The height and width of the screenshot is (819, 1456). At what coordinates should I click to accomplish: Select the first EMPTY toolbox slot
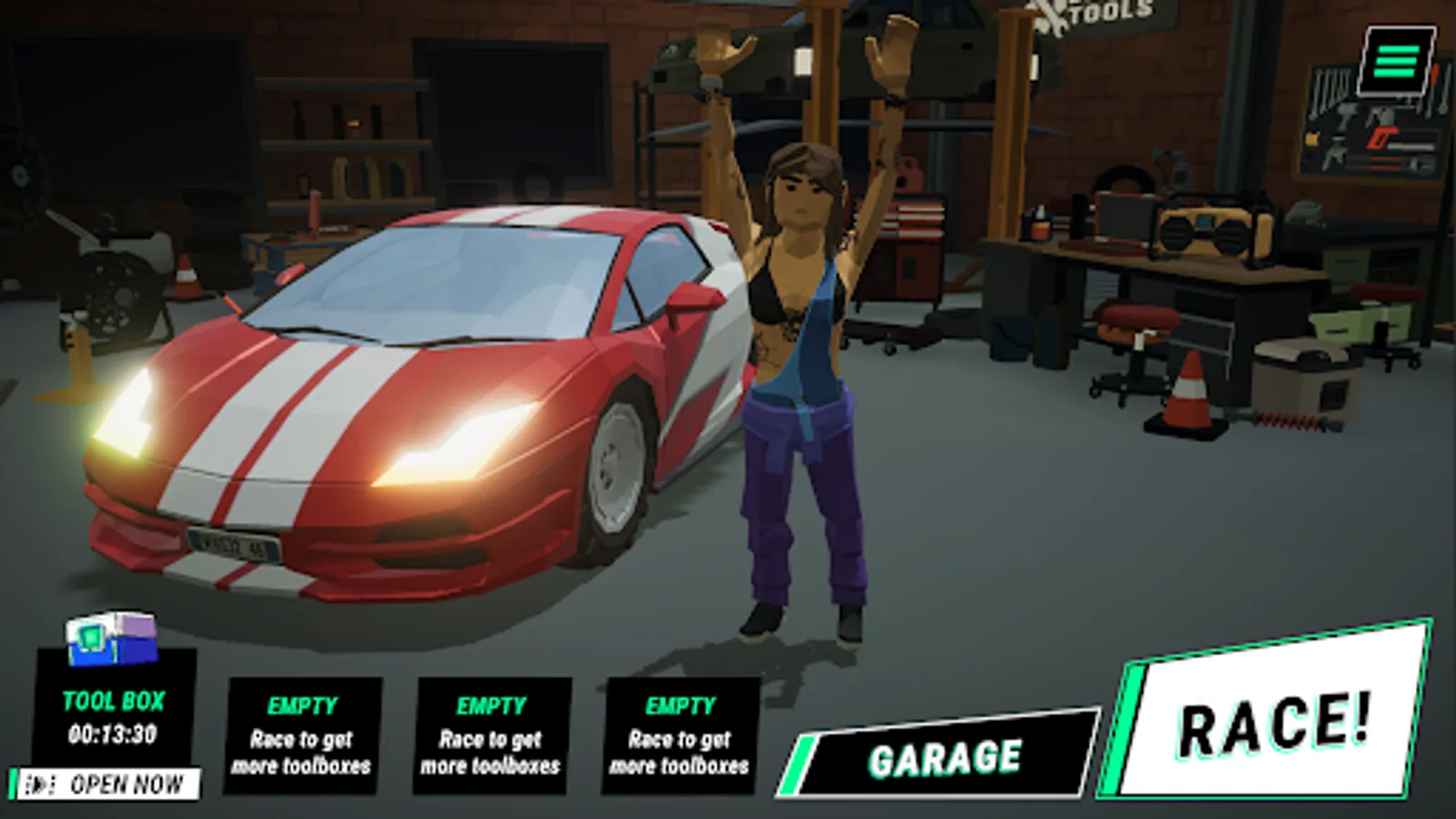pos(302,733)
